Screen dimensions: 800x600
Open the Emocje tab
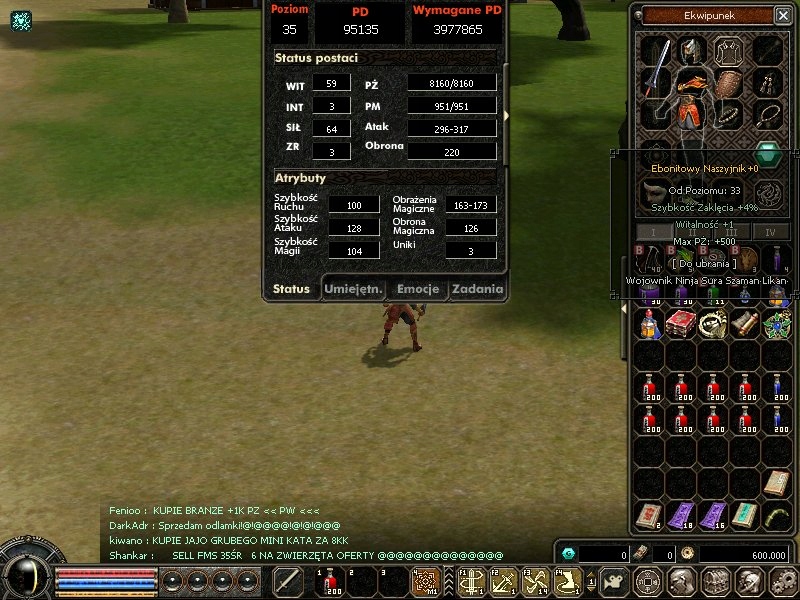[418, 289]
